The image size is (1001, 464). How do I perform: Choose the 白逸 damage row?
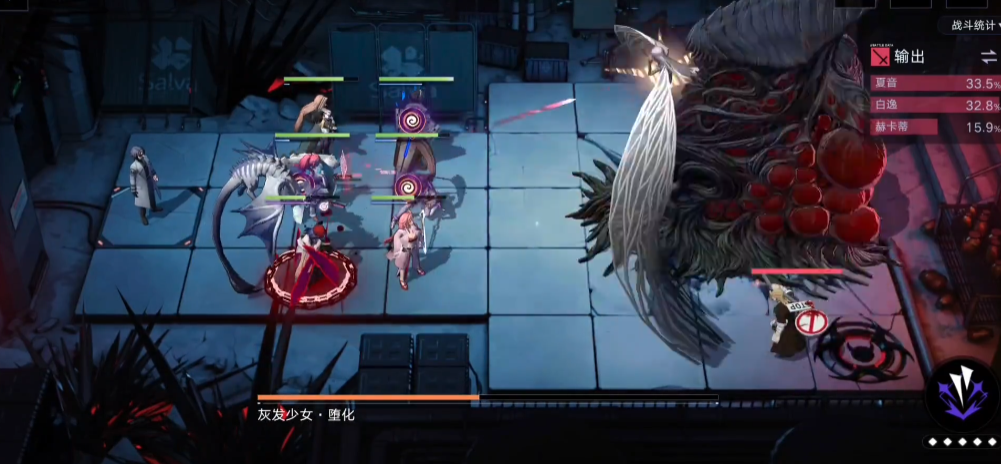pos(935,105)
